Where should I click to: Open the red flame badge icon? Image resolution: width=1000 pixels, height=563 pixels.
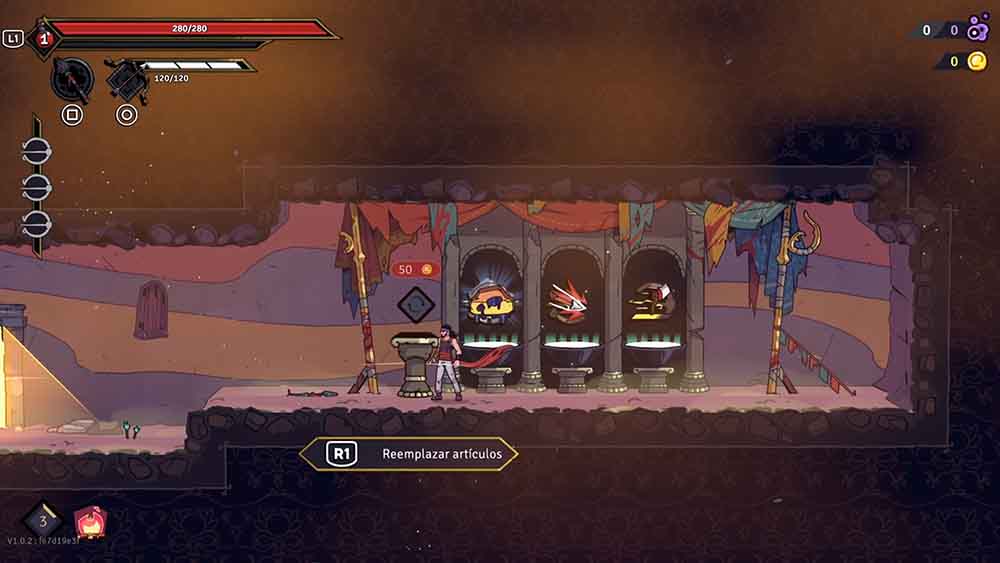pos(90,520)
